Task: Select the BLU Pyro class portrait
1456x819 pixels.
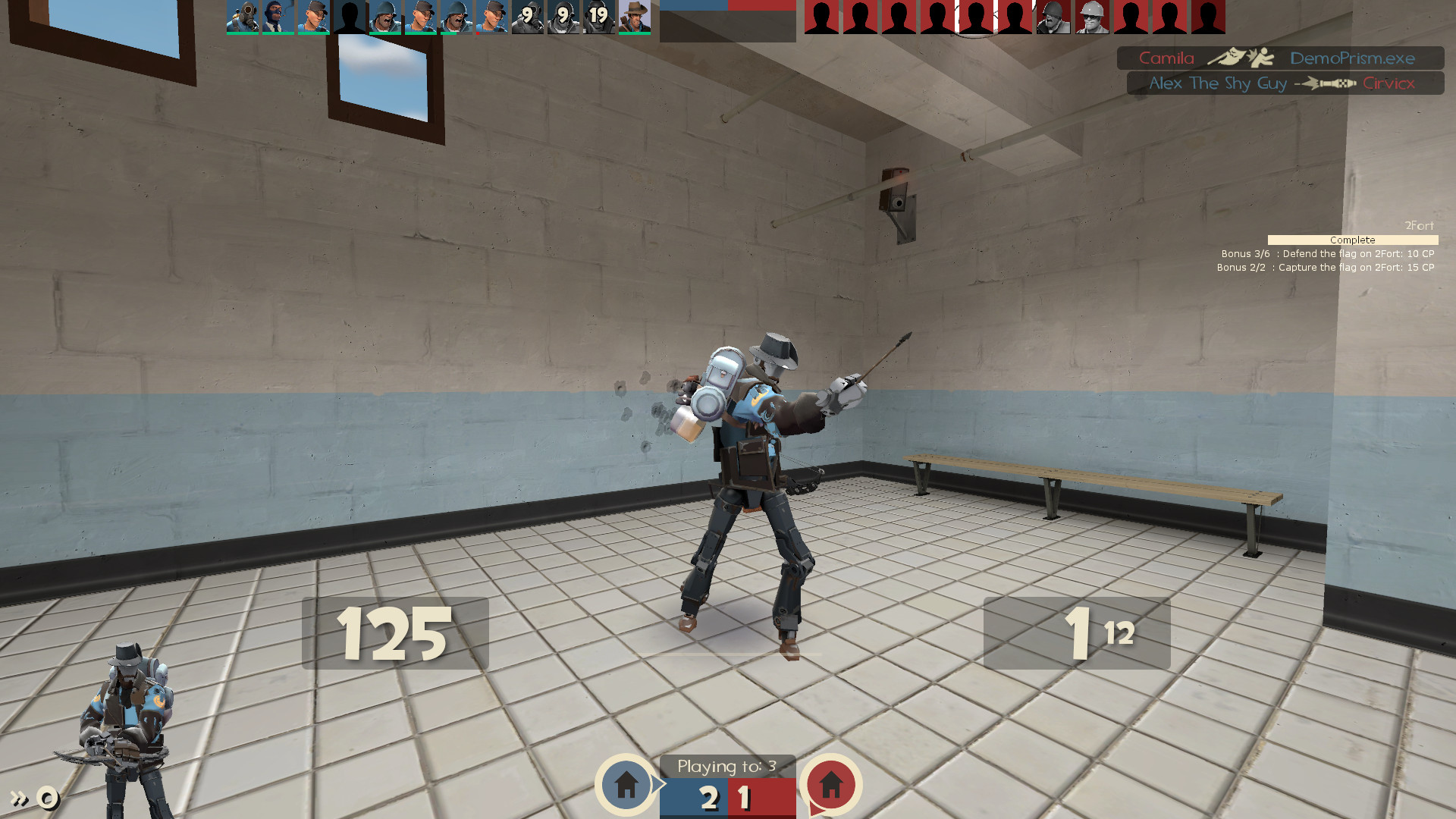Action: tap(243, 17)
